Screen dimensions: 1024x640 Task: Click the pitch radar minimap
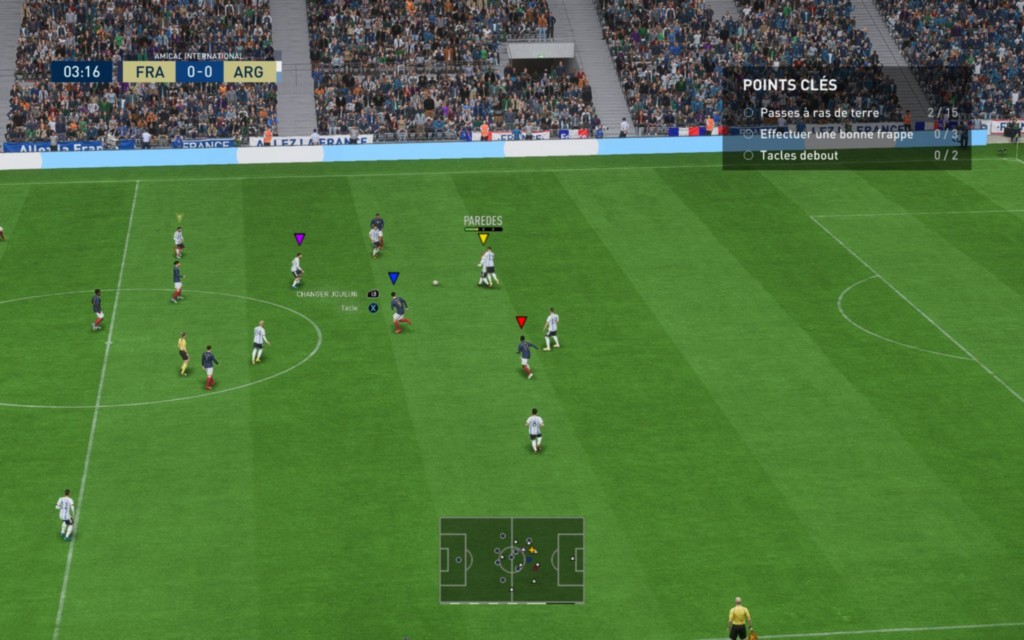[x=511, y=559]
